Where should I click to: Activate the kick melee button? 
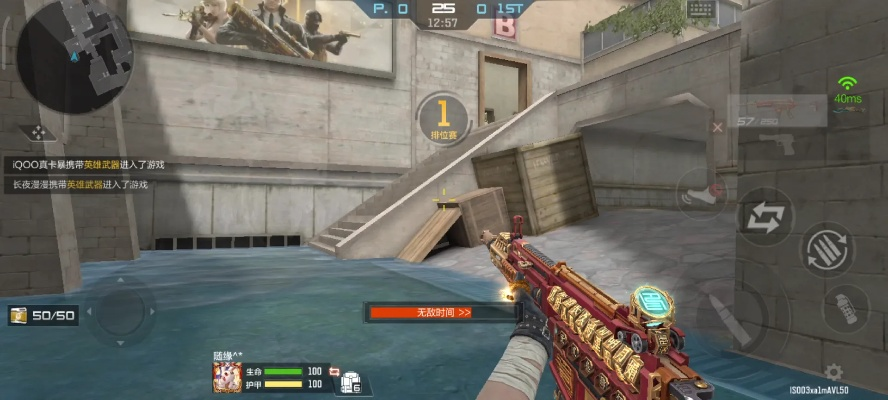701,193
